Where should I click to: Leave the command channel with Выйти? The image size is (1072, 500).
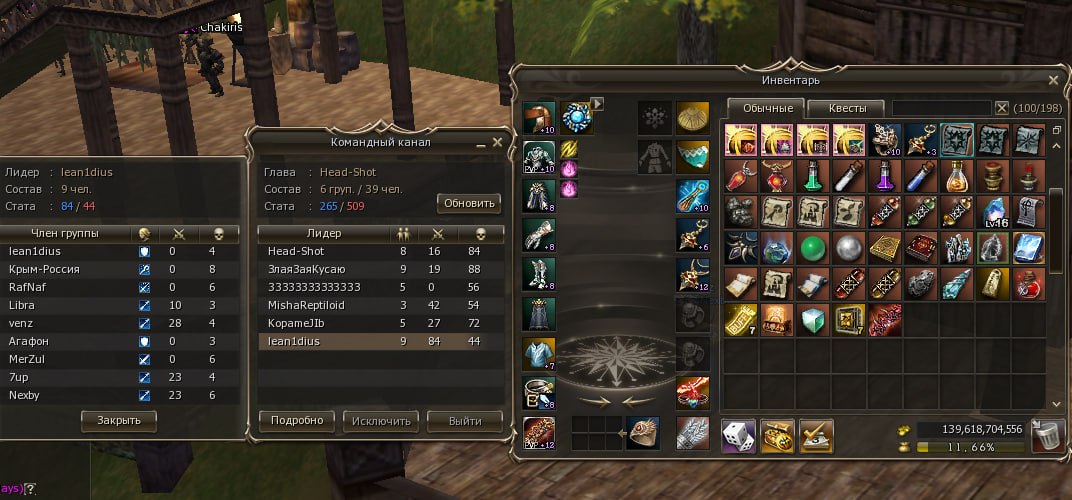pos(465,421)
